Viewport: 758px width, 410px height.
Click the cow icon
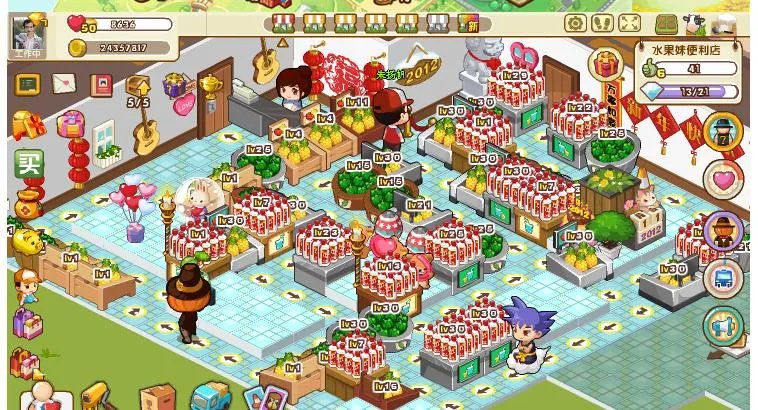pos(692,24)
